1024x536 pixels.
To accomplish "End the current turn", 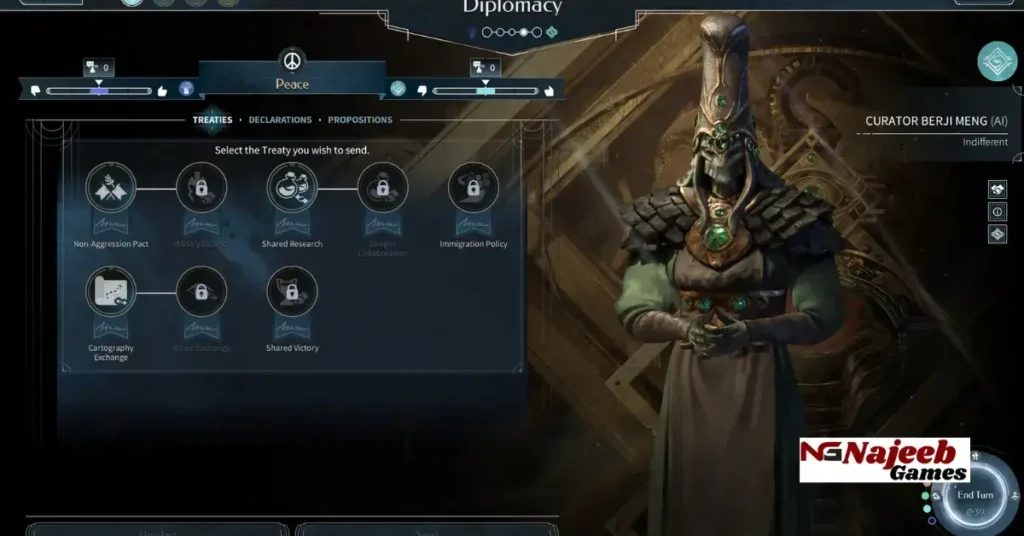I will coord(975,496).
